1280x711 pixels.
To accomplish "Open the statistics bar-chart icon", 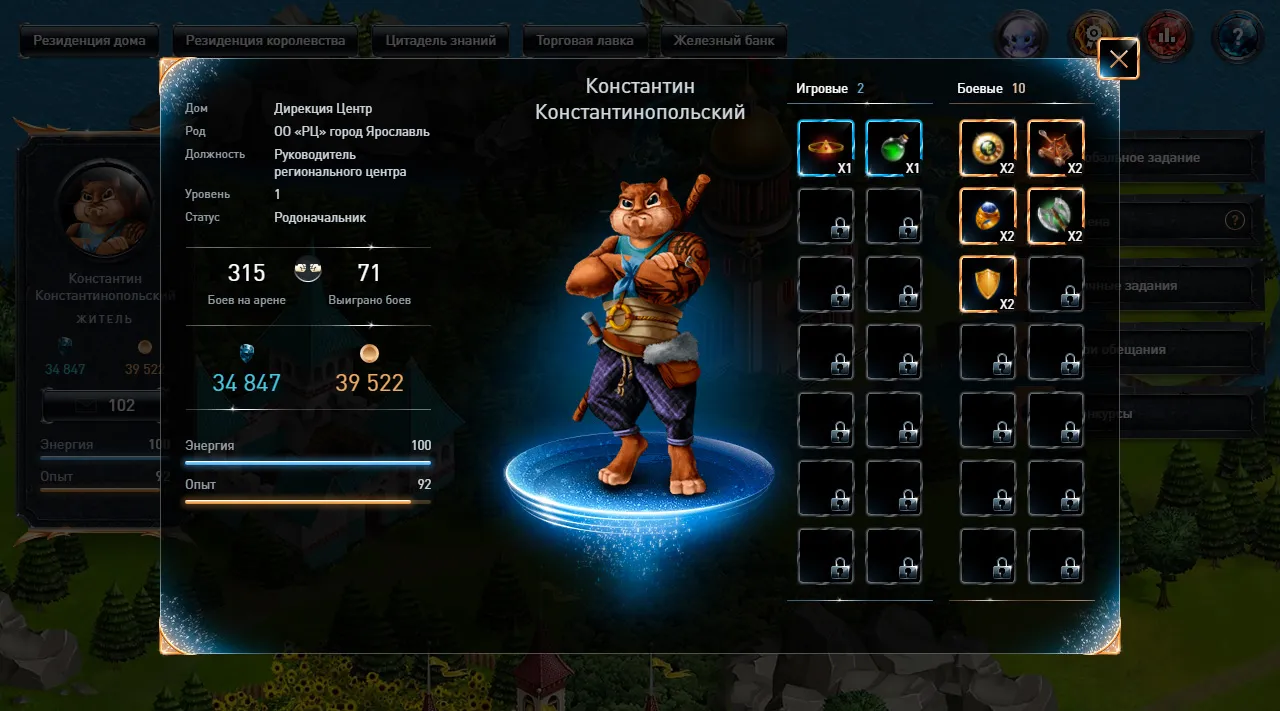I will pos(1166,38).
